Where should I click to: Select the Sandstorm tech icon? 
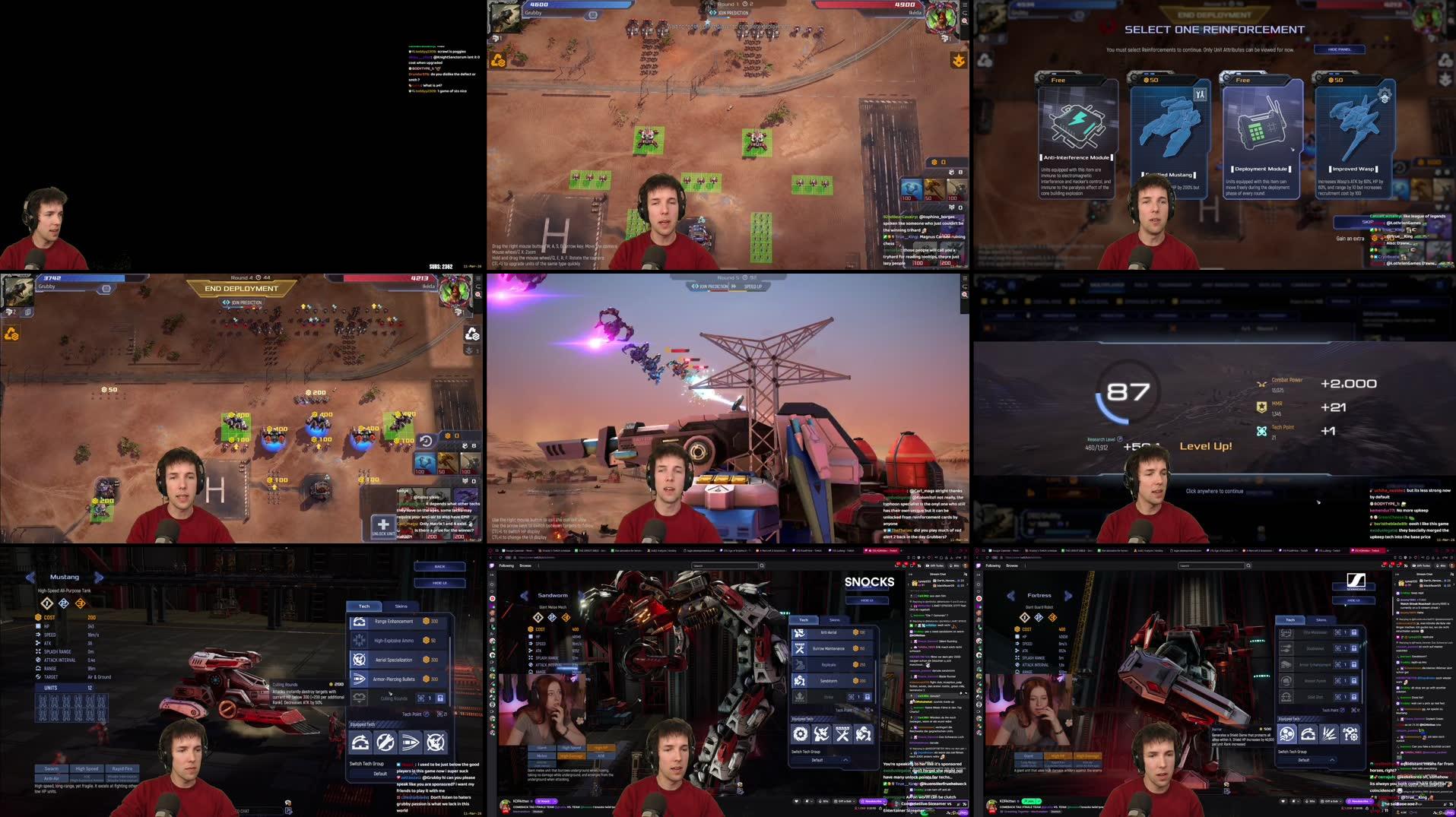coord(800,681)
